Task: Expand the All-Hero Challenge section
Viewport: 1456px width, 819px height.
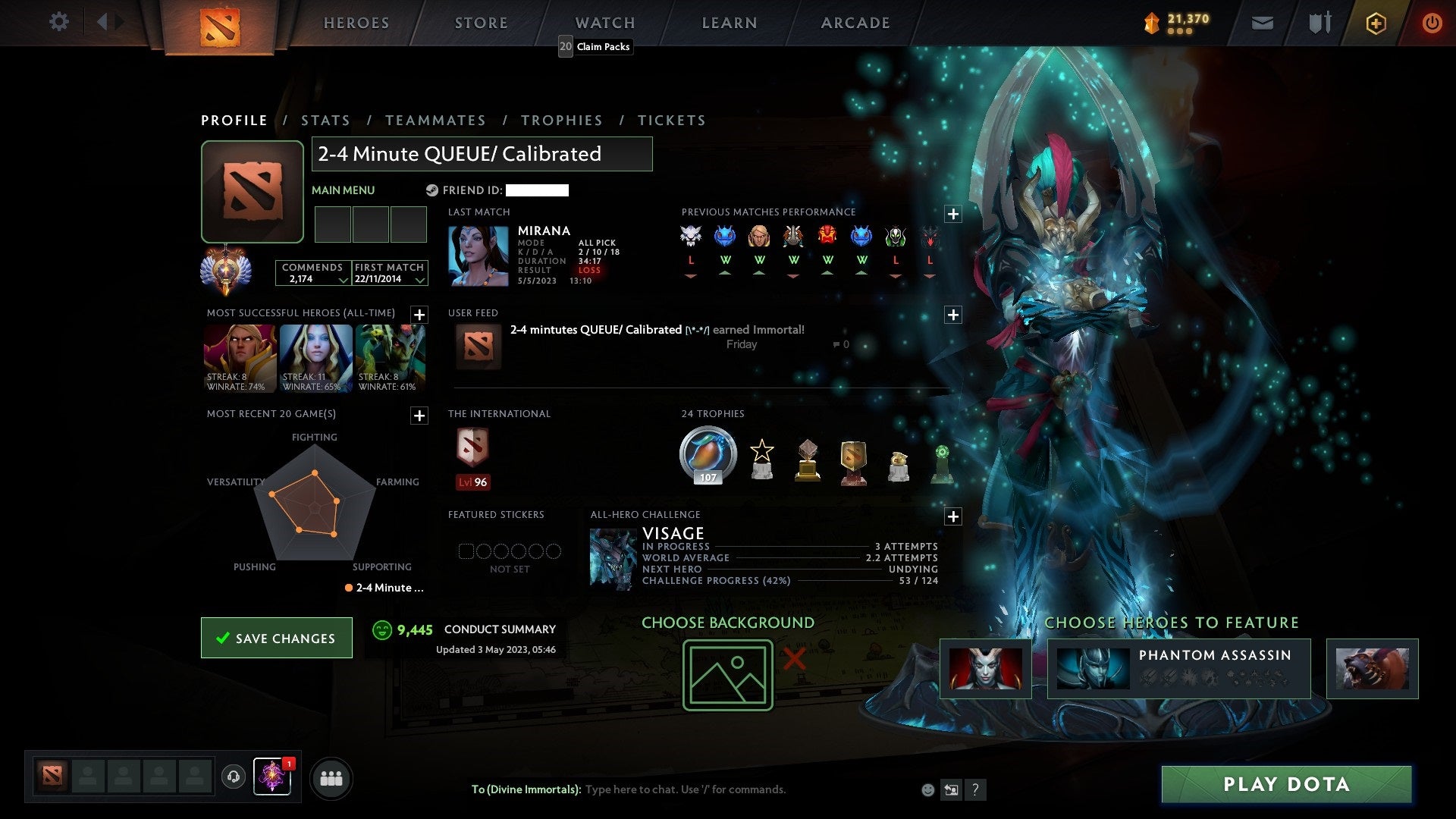Action: [953, 516]
